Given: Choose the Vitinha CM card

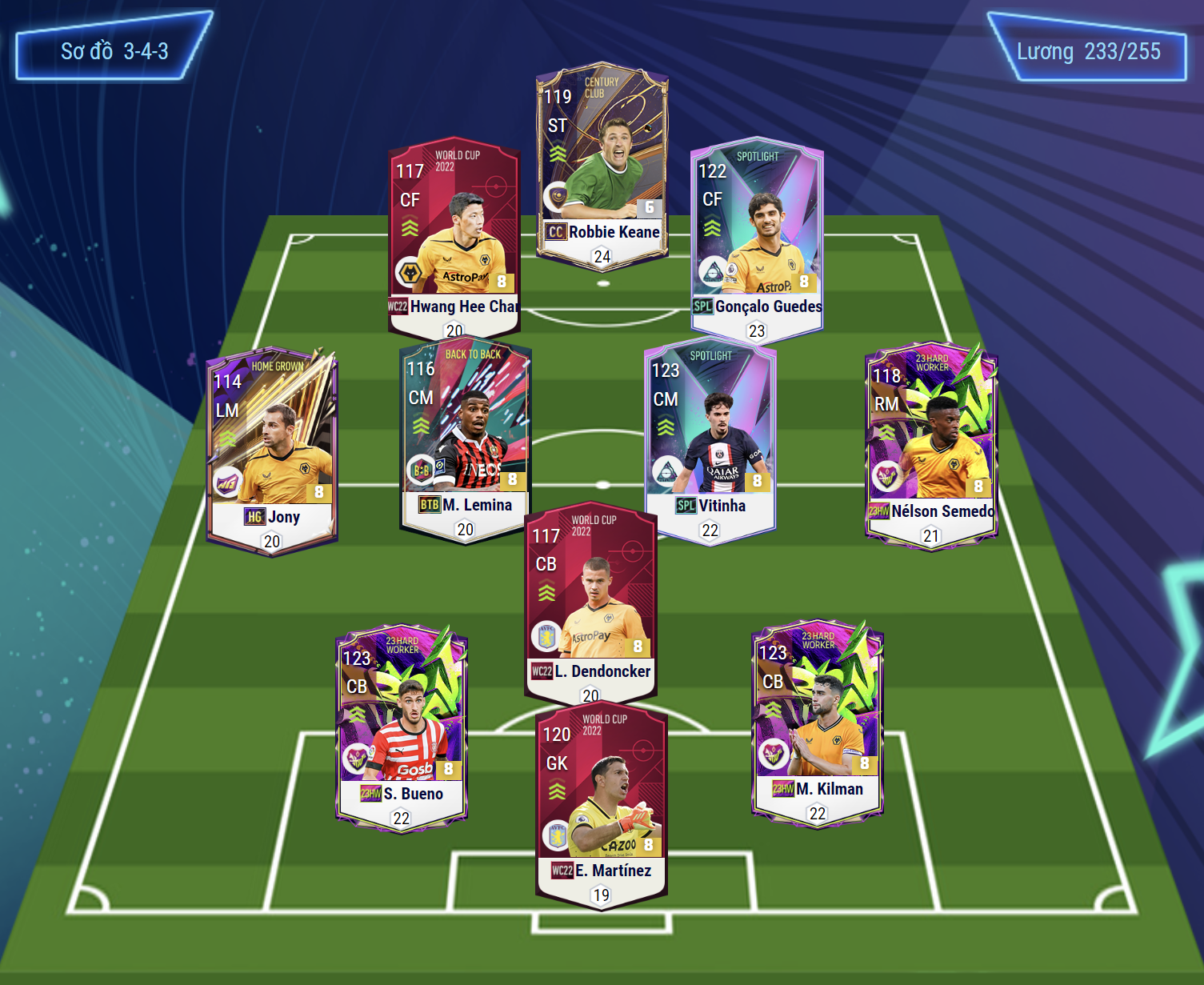Looking at the screenshot, I should [710, 440].
